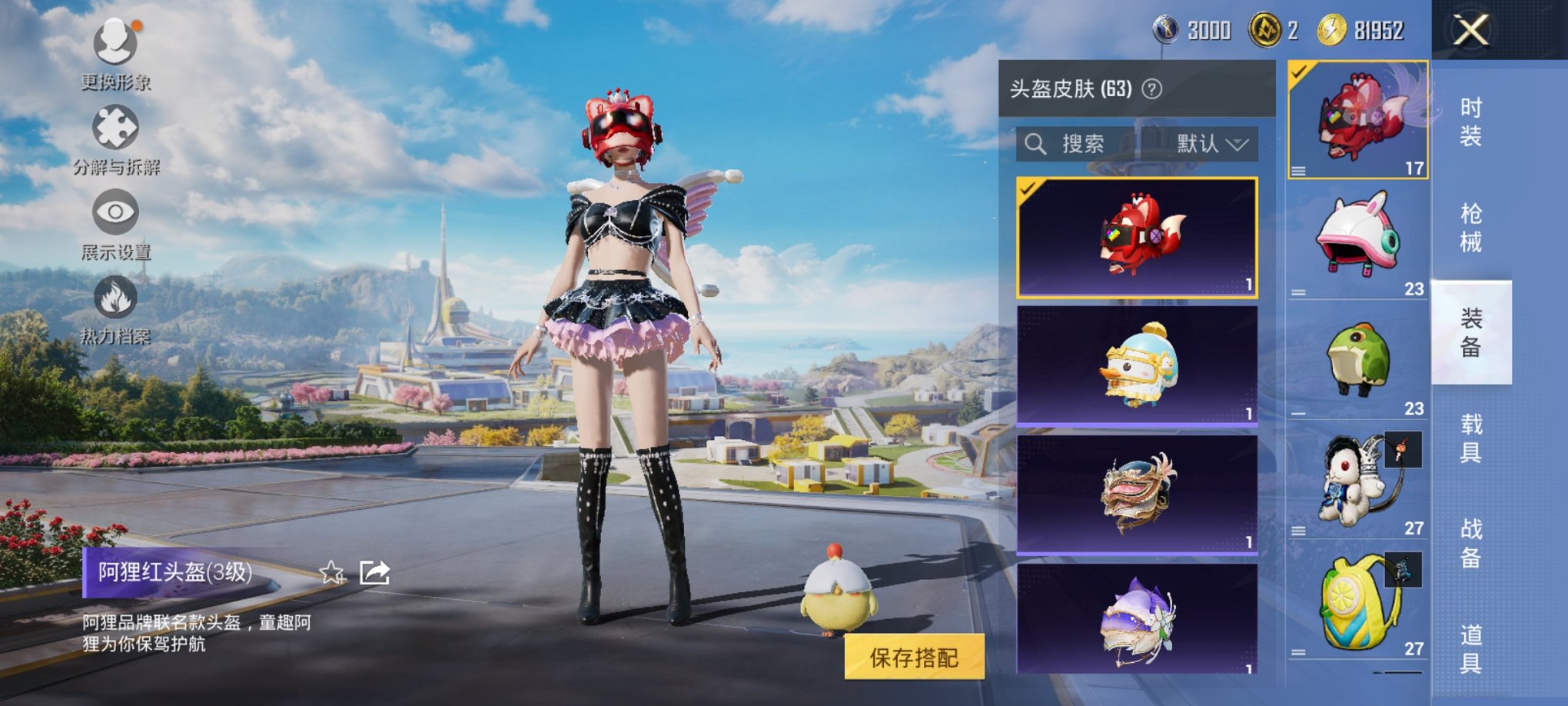Select the 分解与拆解 puzzle icon
The height and width of the screenshot is (706, 1568).
click(114, 127)
